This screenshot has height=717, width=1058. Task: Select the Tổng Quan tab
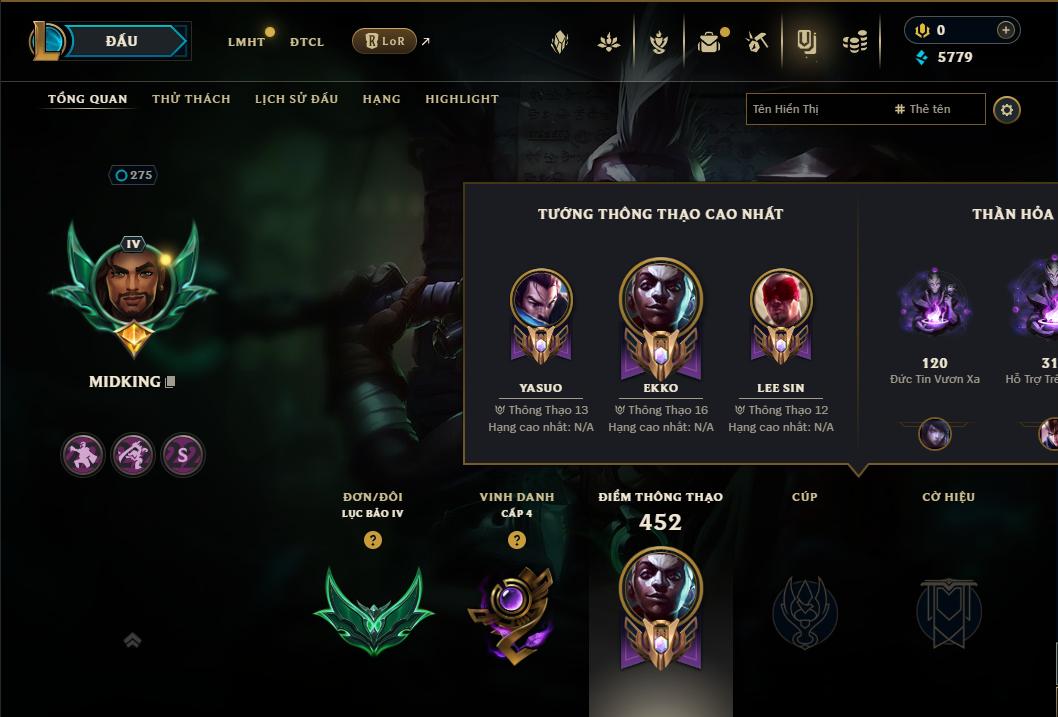[x=88, y=99]
